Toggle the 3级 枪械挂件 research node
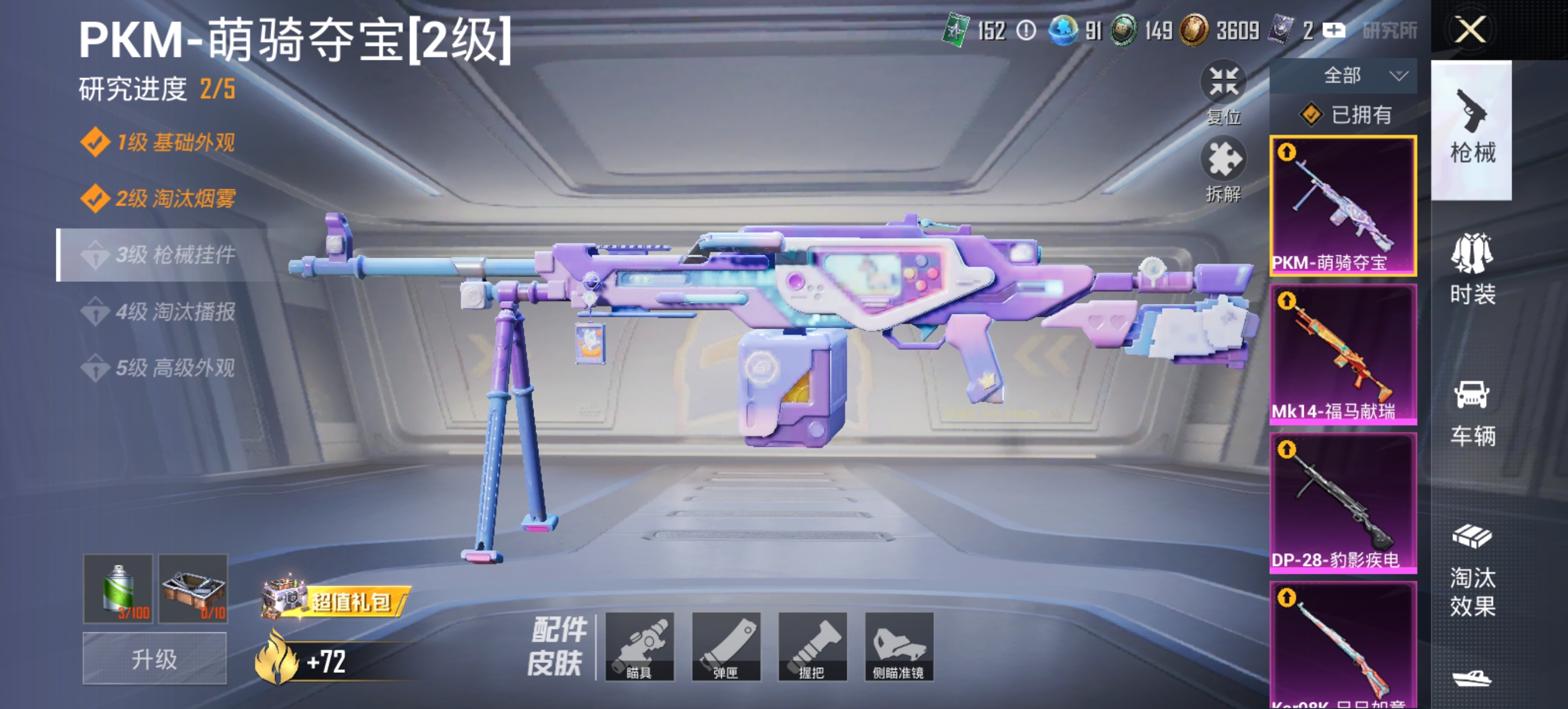This screenshot has height=709, width=1568. coord(170,255)
